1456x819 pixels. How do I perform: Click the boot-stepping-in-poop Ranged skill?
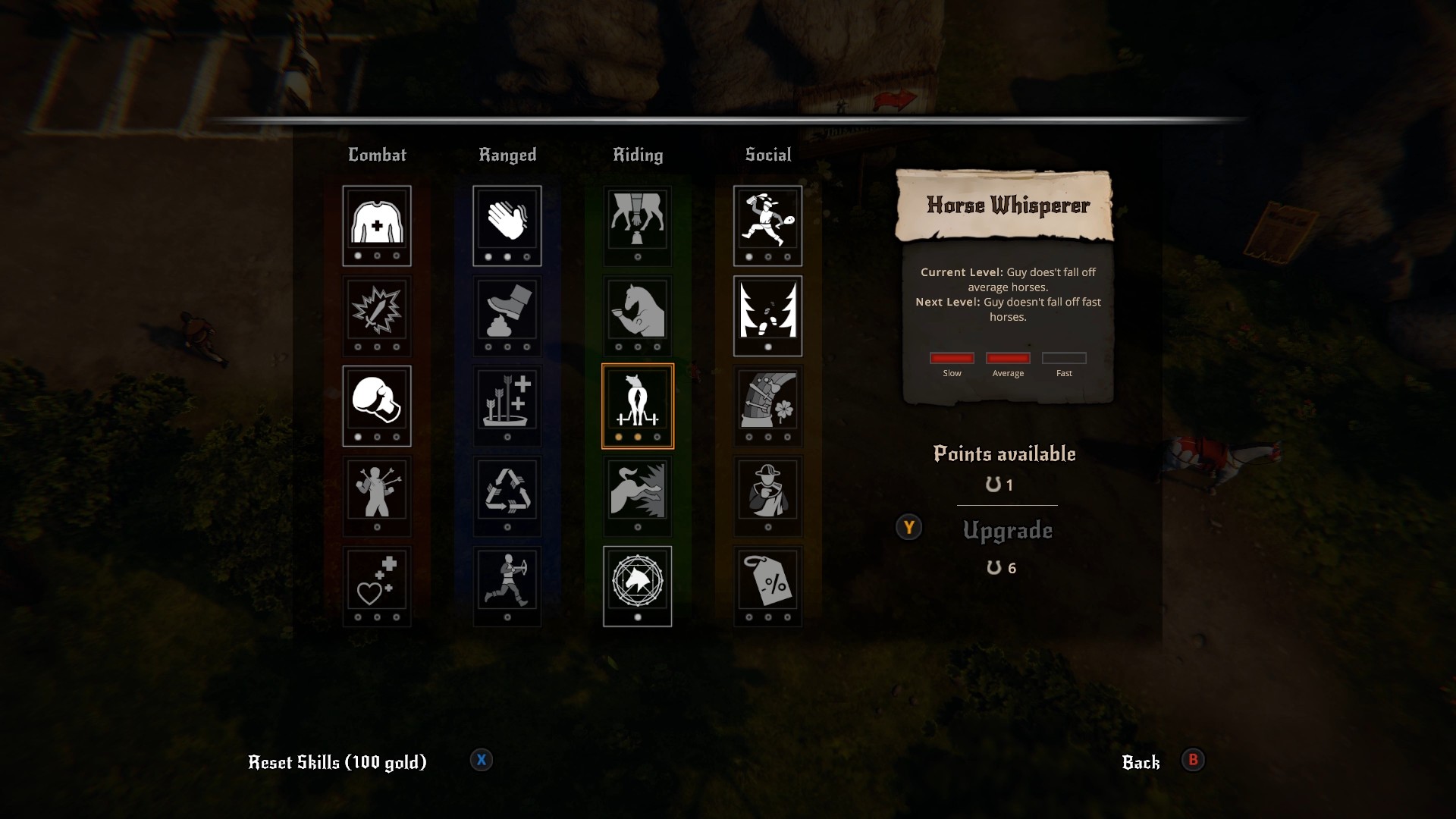(507, 315)
